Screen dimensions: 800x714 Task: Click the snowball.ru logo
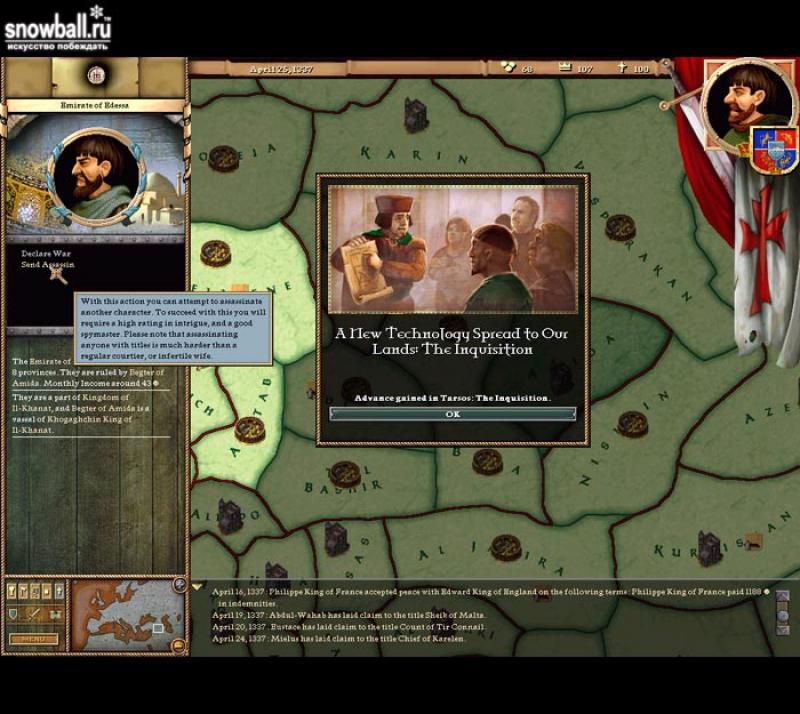[x=57, y=27]
